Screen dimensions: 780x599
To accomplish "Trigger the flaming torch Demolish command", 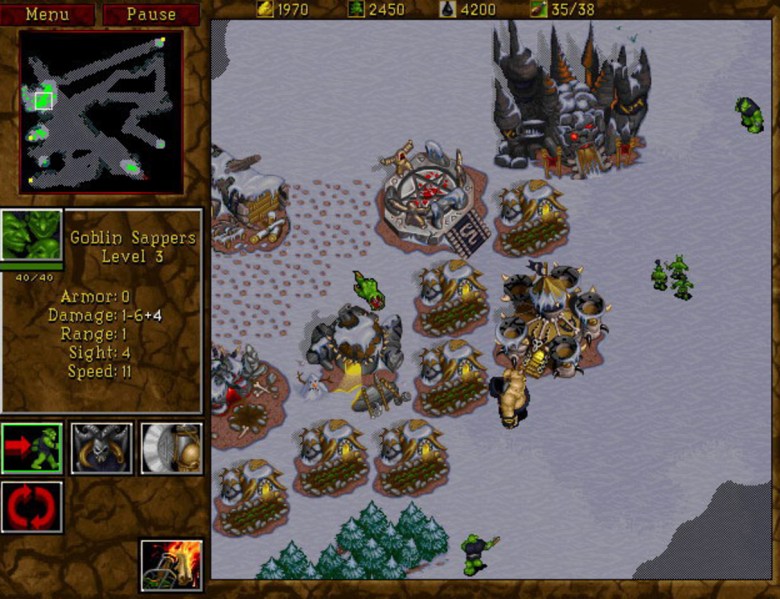I will point(171,564).
